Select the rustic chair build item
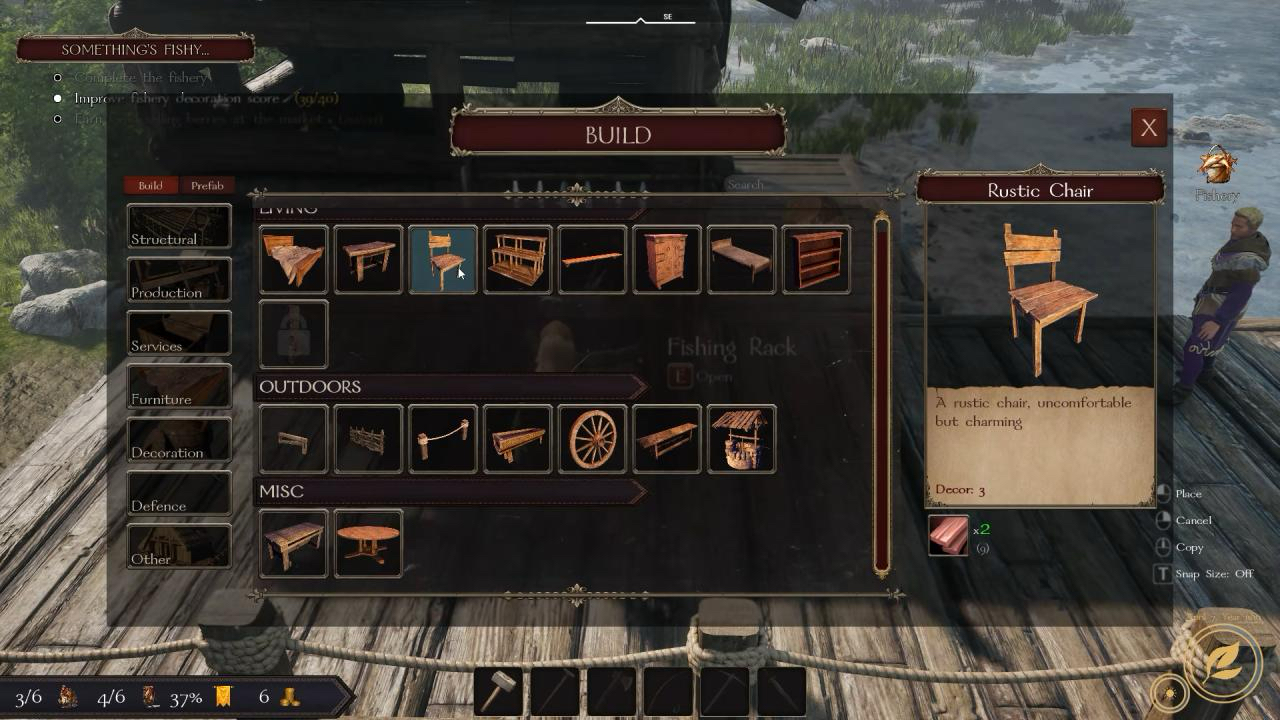The image size is (1280, 720). point(443,260)
